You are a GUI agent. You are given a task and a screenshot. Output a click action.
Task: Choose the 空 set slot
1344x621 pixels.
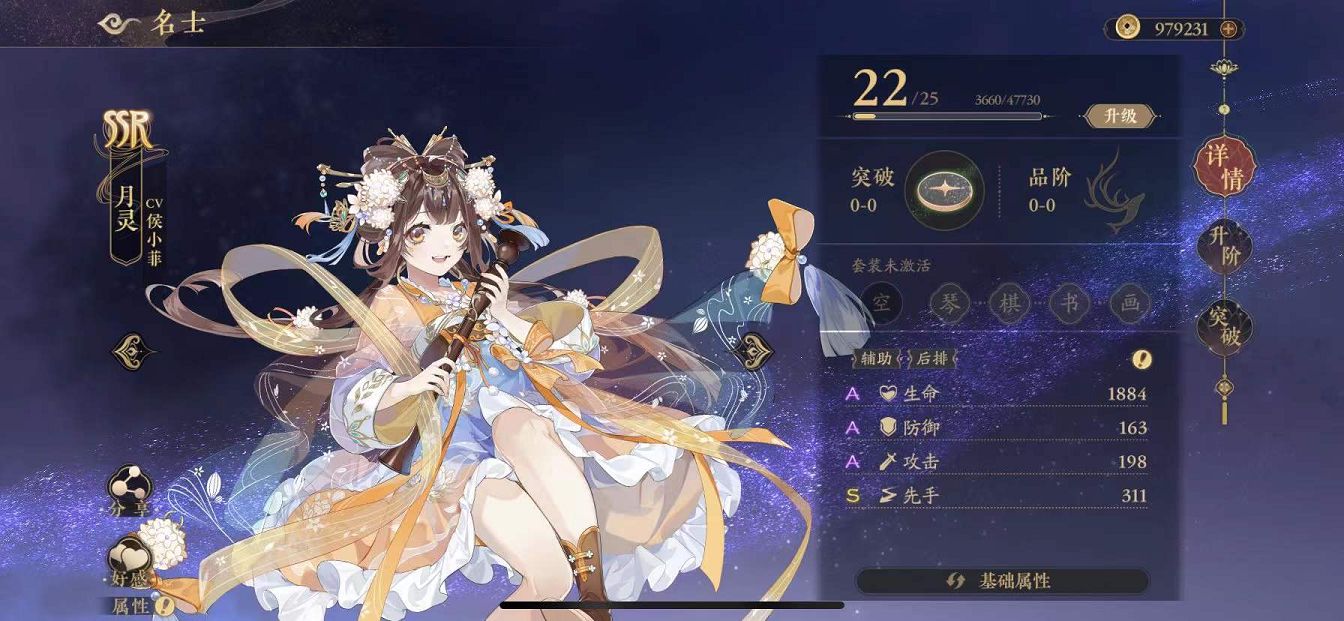pos(882,304)
